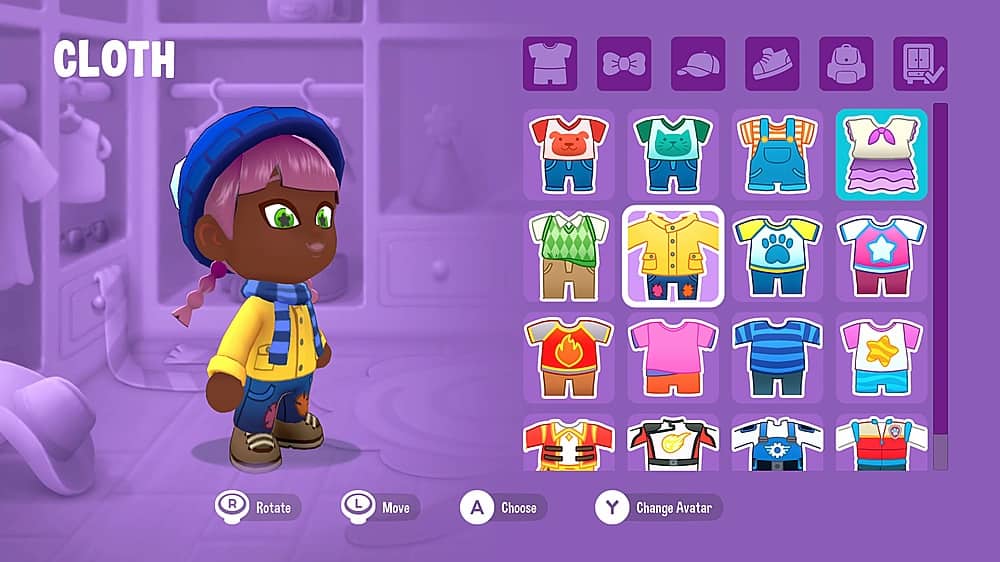This screenshot has height=562, width=1000.
Task: Choose the red bear shirt outfit
Action: [x=568, y=154]
